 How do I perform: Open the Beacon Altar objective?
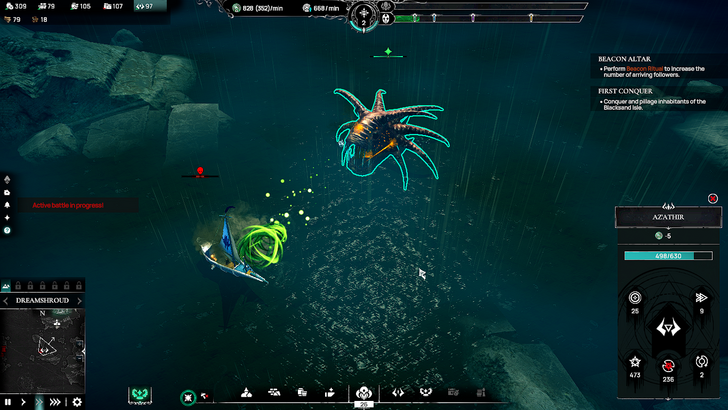(x=625, y=59)
